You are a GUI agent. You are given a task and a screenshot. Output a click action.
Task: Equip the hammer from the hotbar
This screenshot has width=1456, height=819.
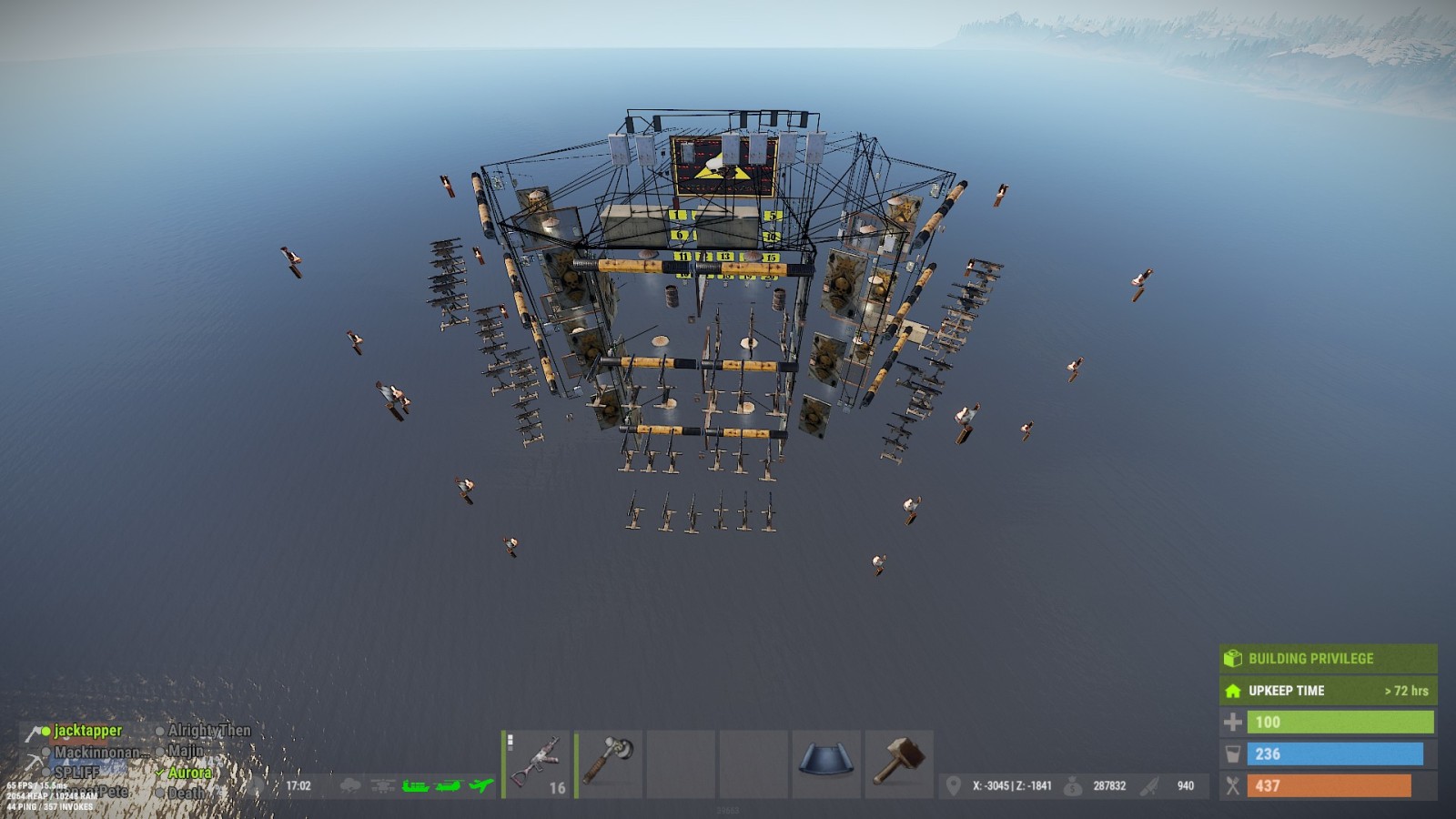click(899, 764)
